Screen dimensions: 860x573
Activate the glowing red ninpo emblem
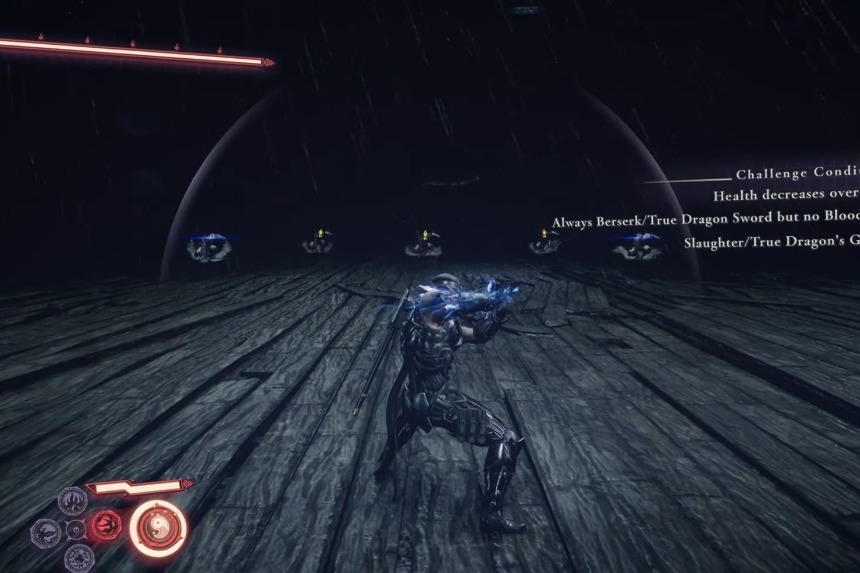(105, 525)
